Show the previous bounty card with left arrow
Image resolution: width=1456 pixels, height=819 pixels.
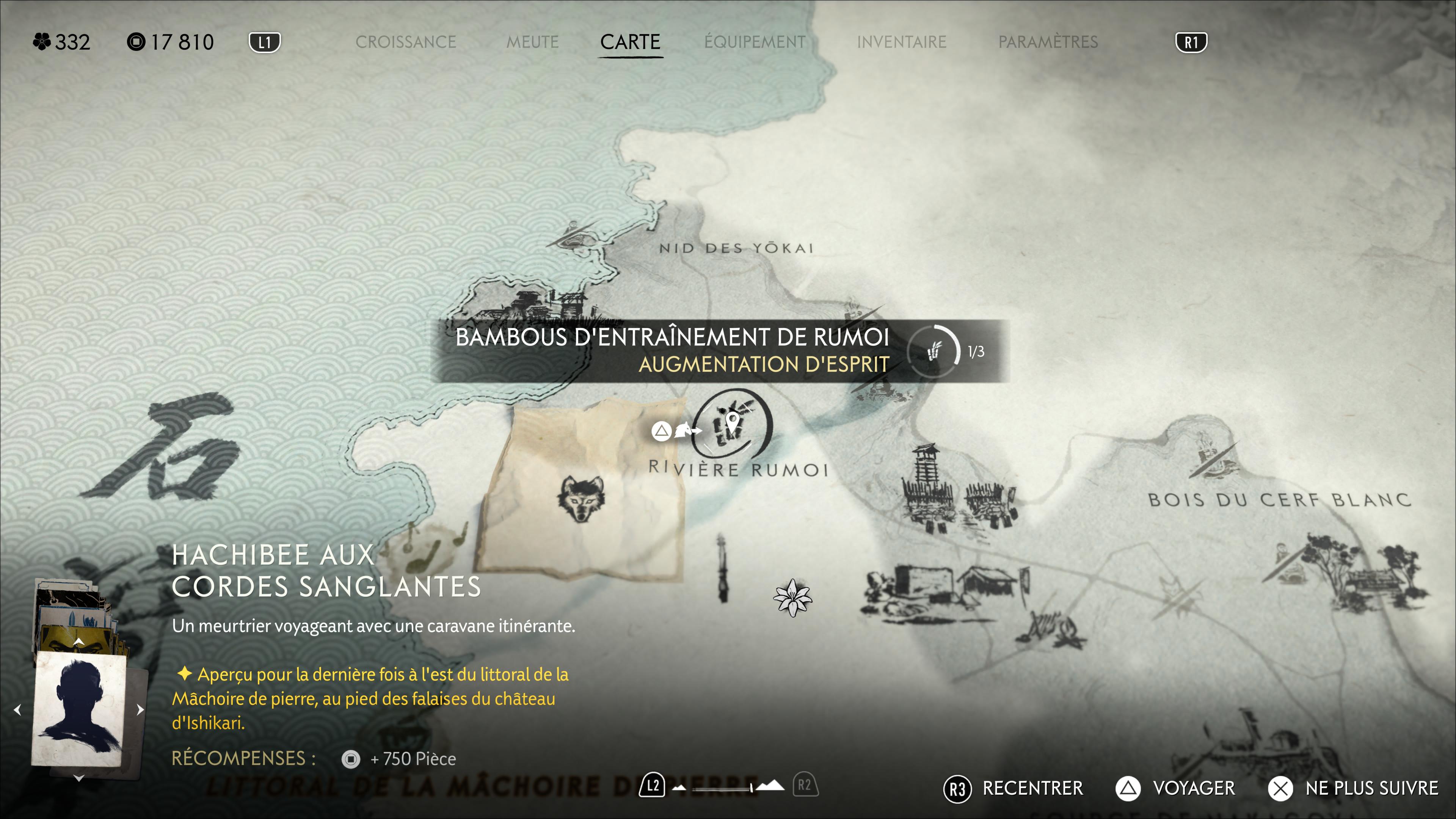[x=17, y=709]
